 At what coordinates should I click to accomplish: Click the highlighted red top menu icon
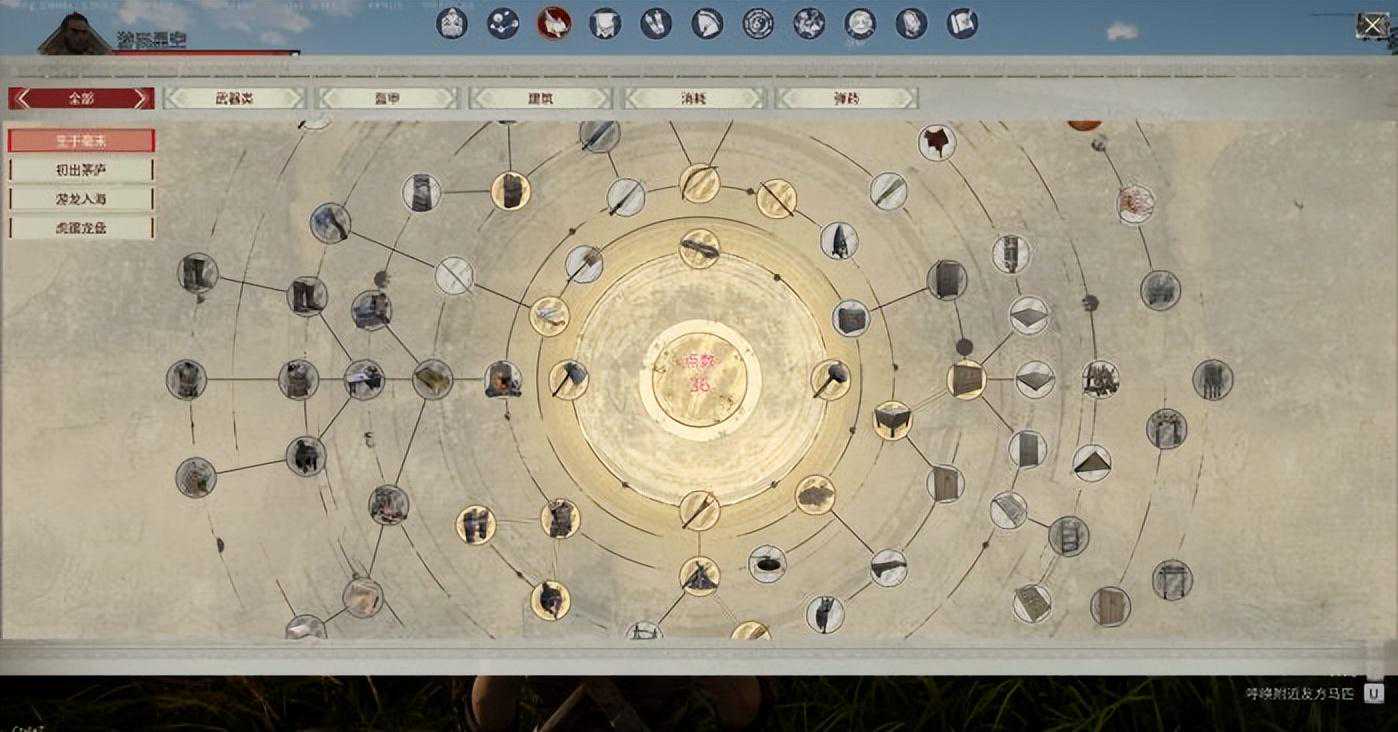point(553,23)
